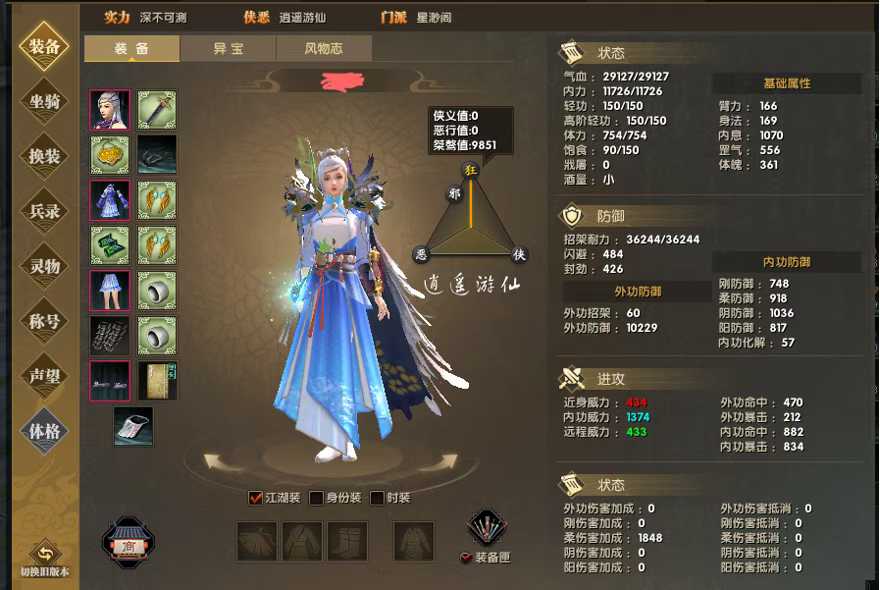Open the 灵物 spirit pet menu

click(x=44, y=266)
